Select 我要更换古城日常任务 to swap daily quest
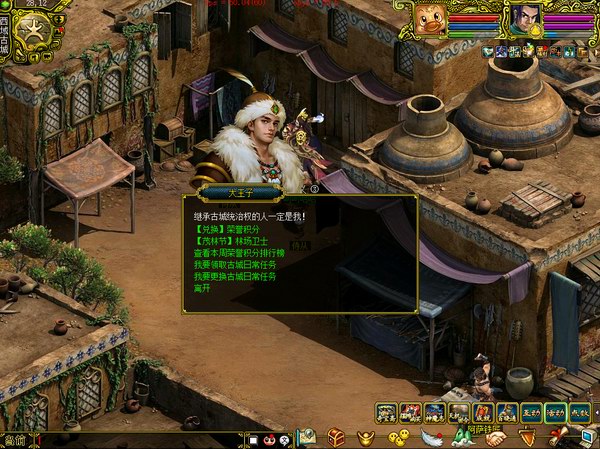The height and width of the screenshot is (449, 600). tap(234, 276)
